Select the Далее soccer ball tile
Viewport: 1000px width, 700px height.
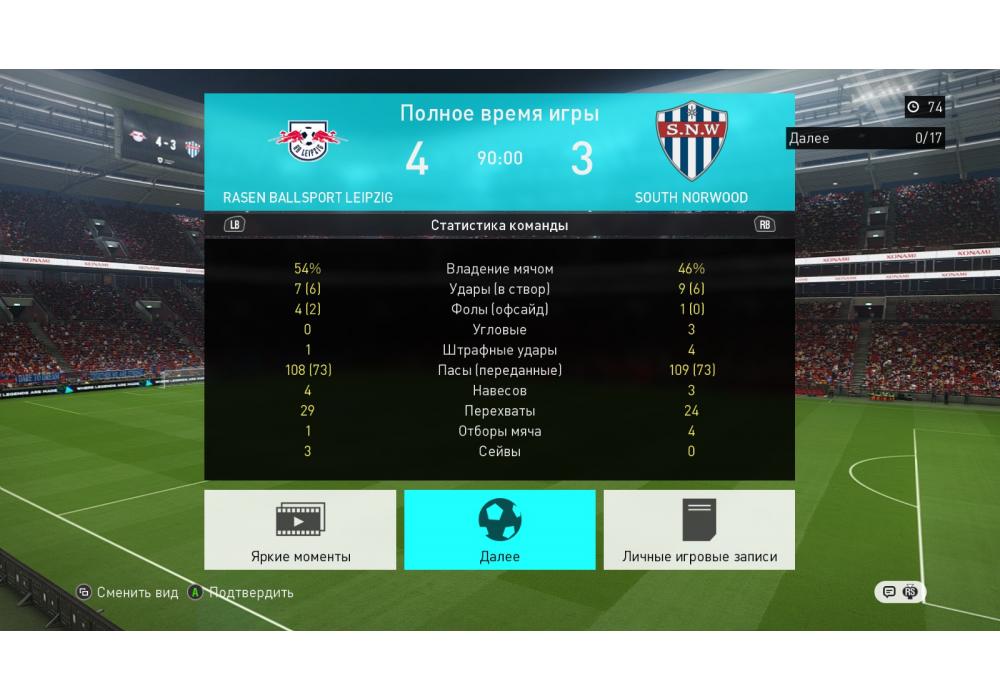coord(499,530)
